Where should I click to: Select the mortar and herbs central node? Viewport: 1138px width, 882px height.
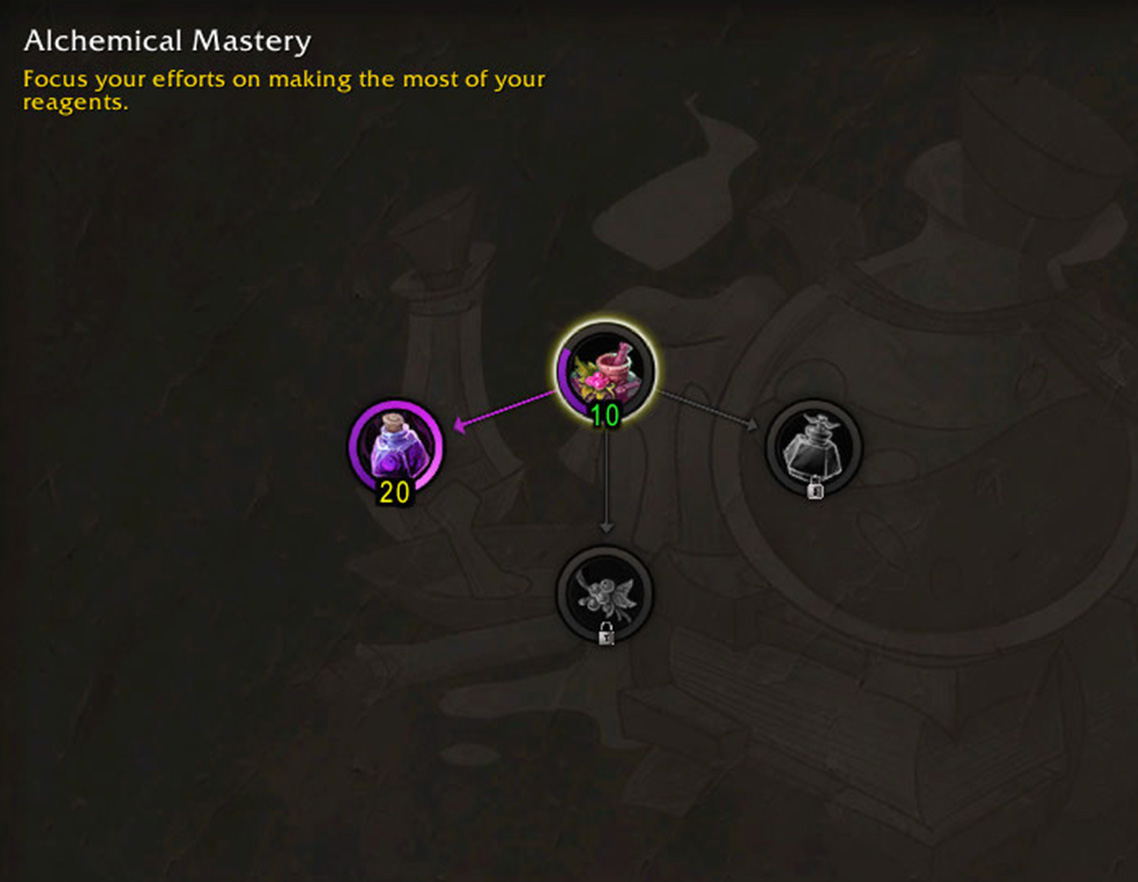pyautogui.click(x=605, y=371)
